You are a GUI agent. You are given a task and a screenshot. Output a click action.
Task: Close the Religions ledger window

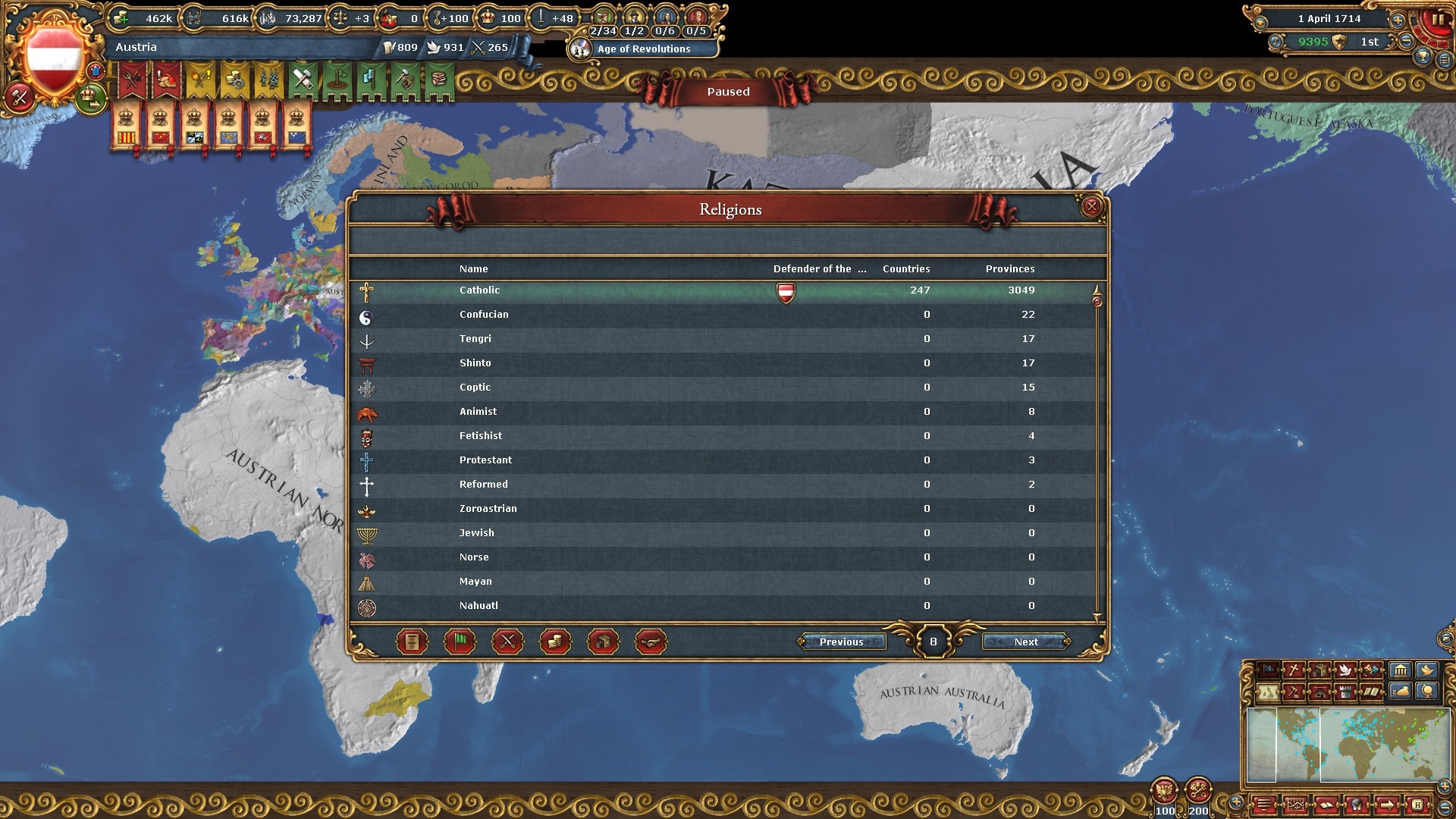1091,206
